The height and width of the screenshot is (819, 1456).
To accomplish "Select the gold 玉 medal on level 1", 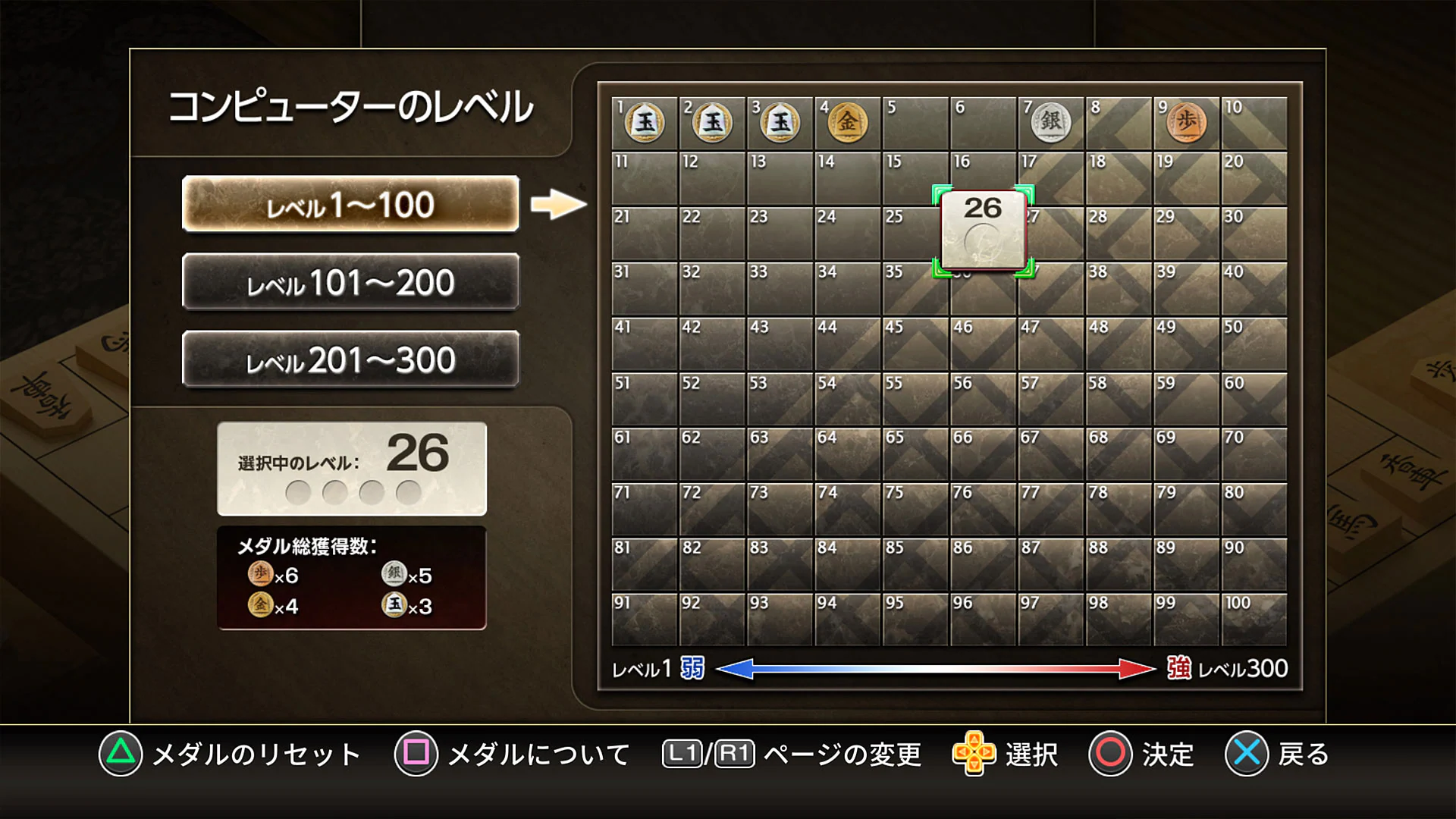I will [x=645, y=124].
